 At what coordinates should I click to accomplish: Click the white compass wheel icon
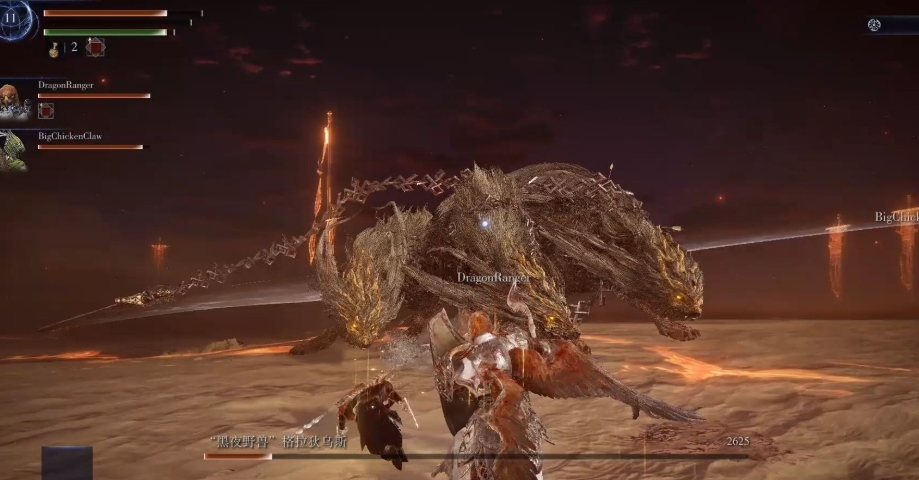(874, 25)
